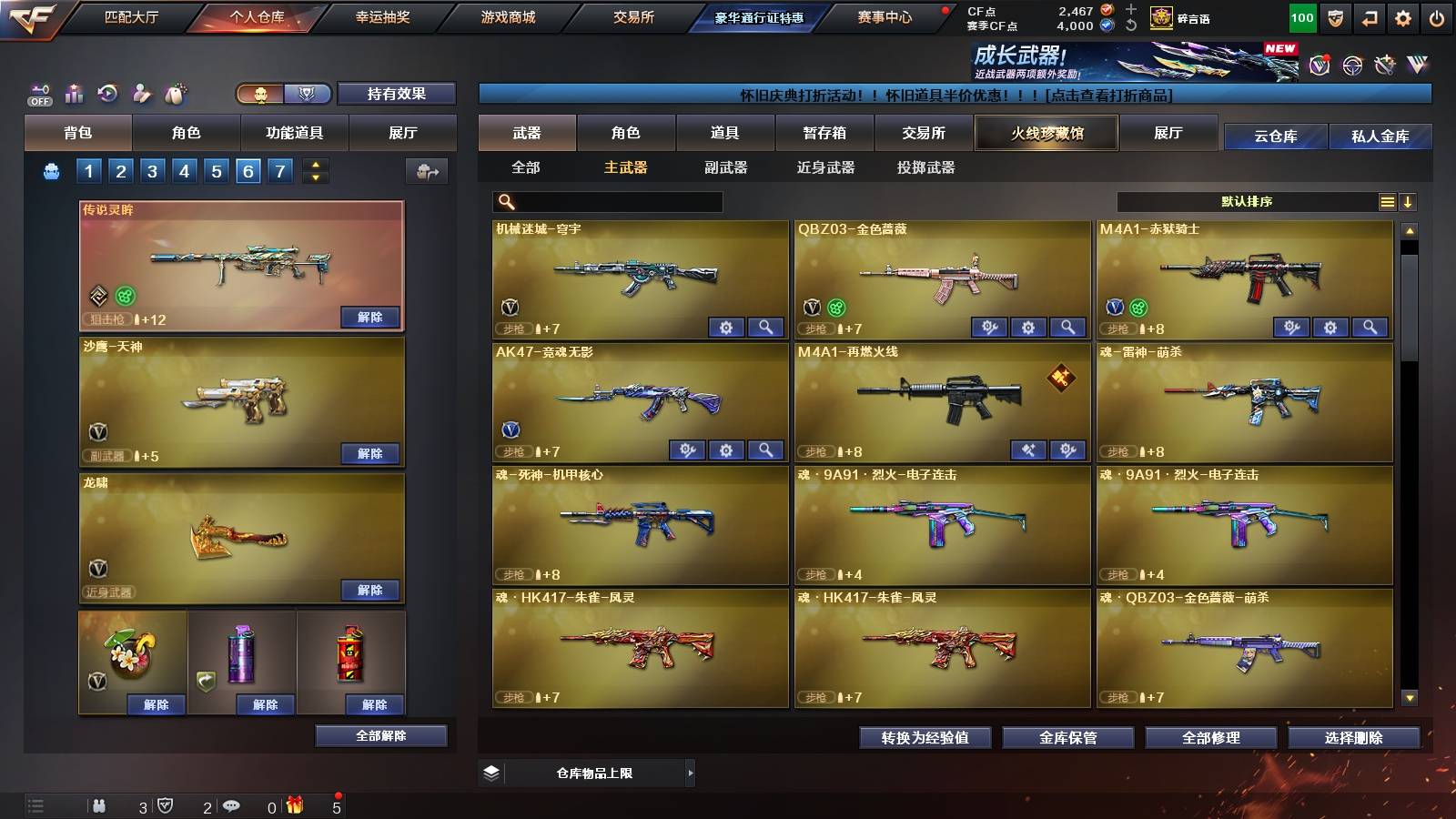
Task: Click the 全部解除 button
Action: (381, 735)
